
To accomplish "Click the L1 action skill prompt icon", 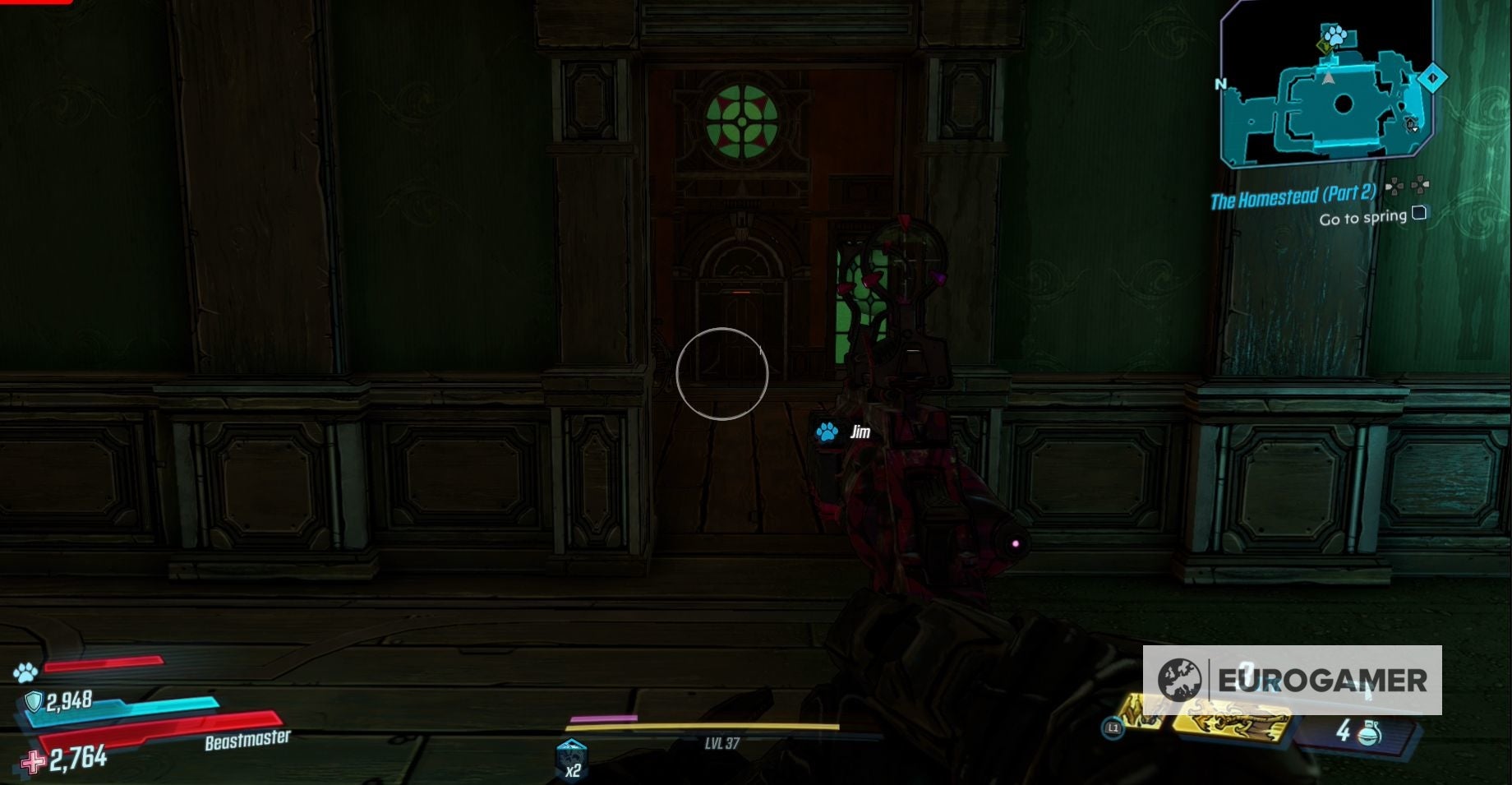I will [1114, 729].
